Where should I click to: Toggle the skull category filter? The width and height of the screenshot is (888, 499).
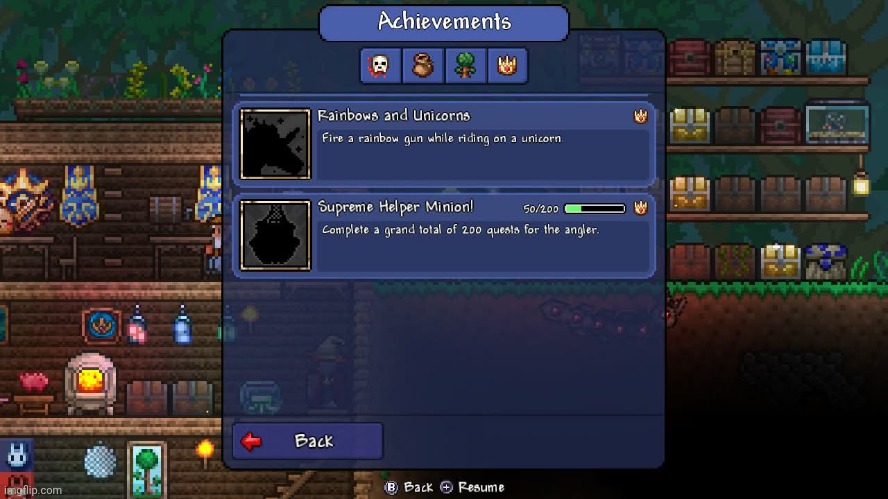[x=380, y=67]
